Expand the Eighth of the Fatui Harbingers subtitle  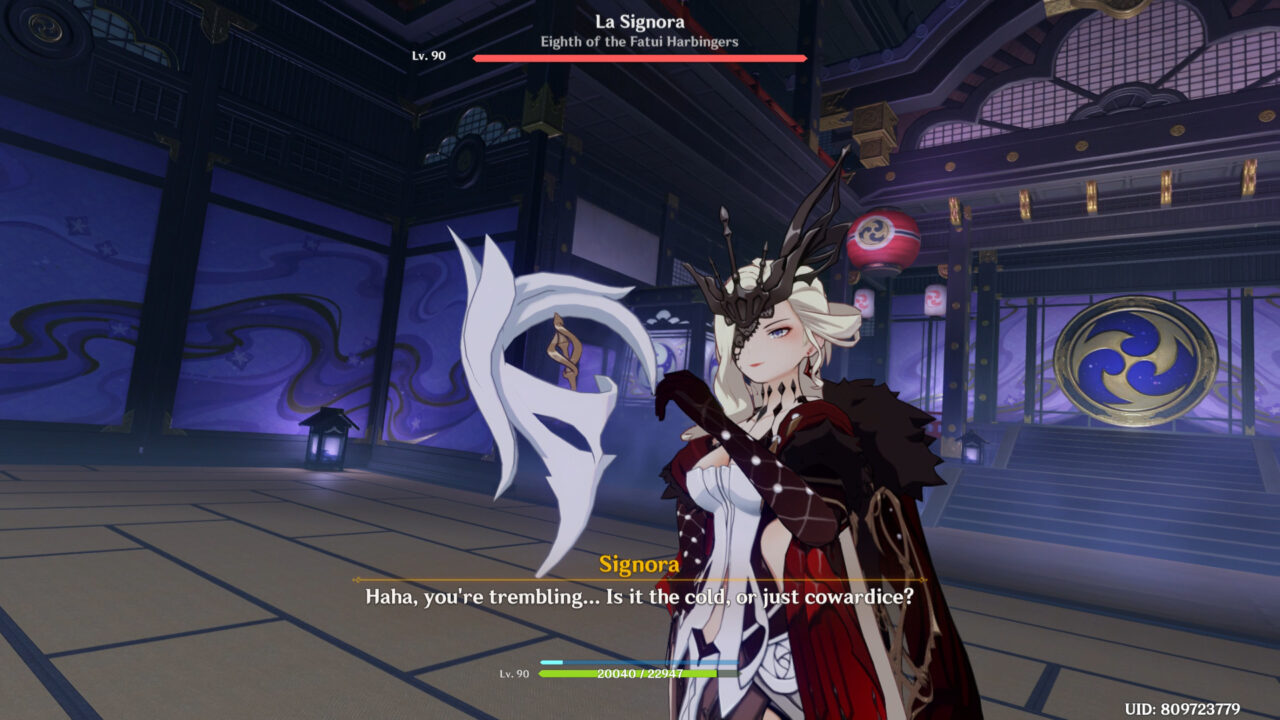[x=640, y=40]
